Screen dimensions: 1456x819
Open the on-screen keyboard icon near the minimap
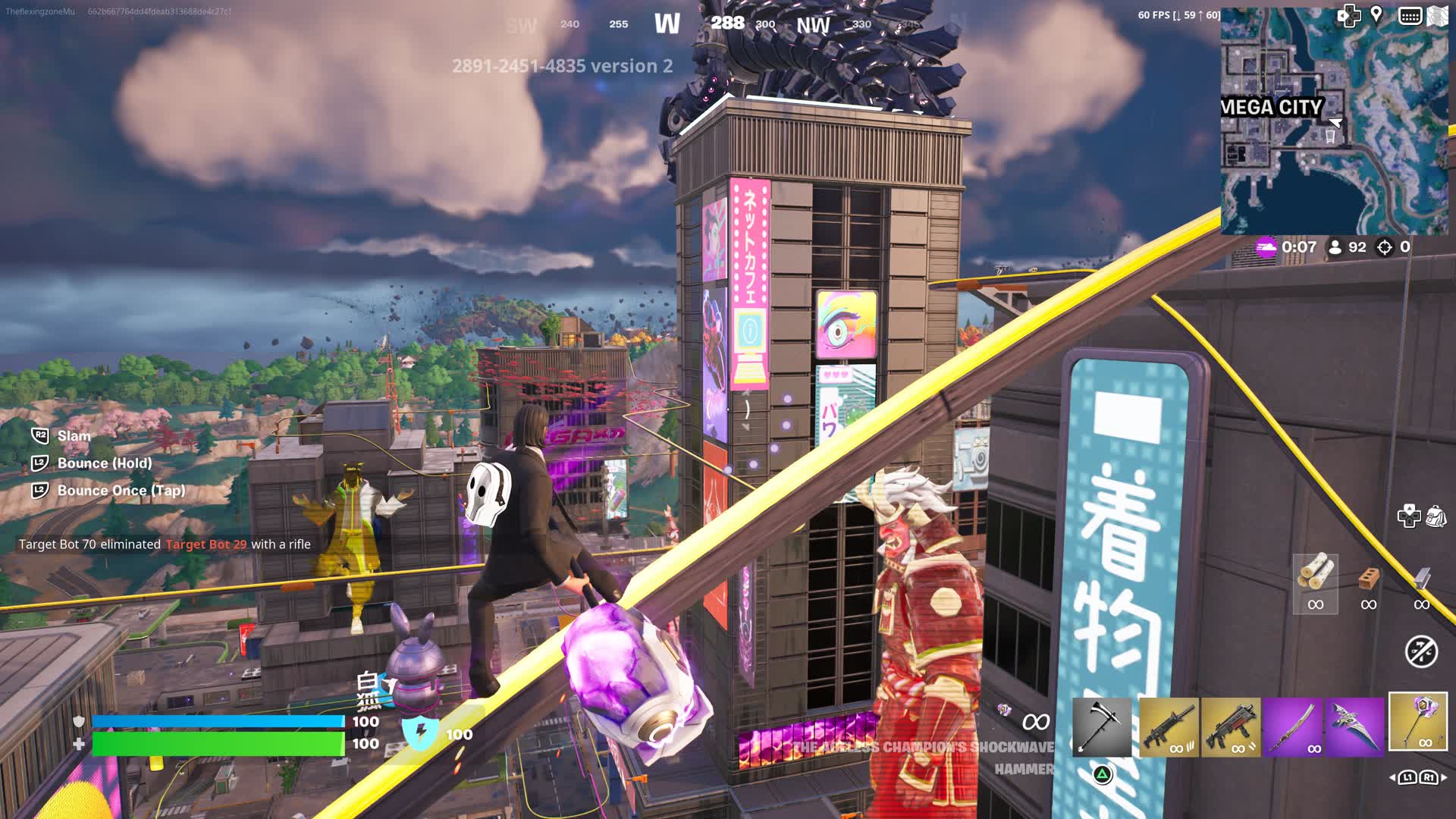pyautogui.click(x=1412, y=14)
